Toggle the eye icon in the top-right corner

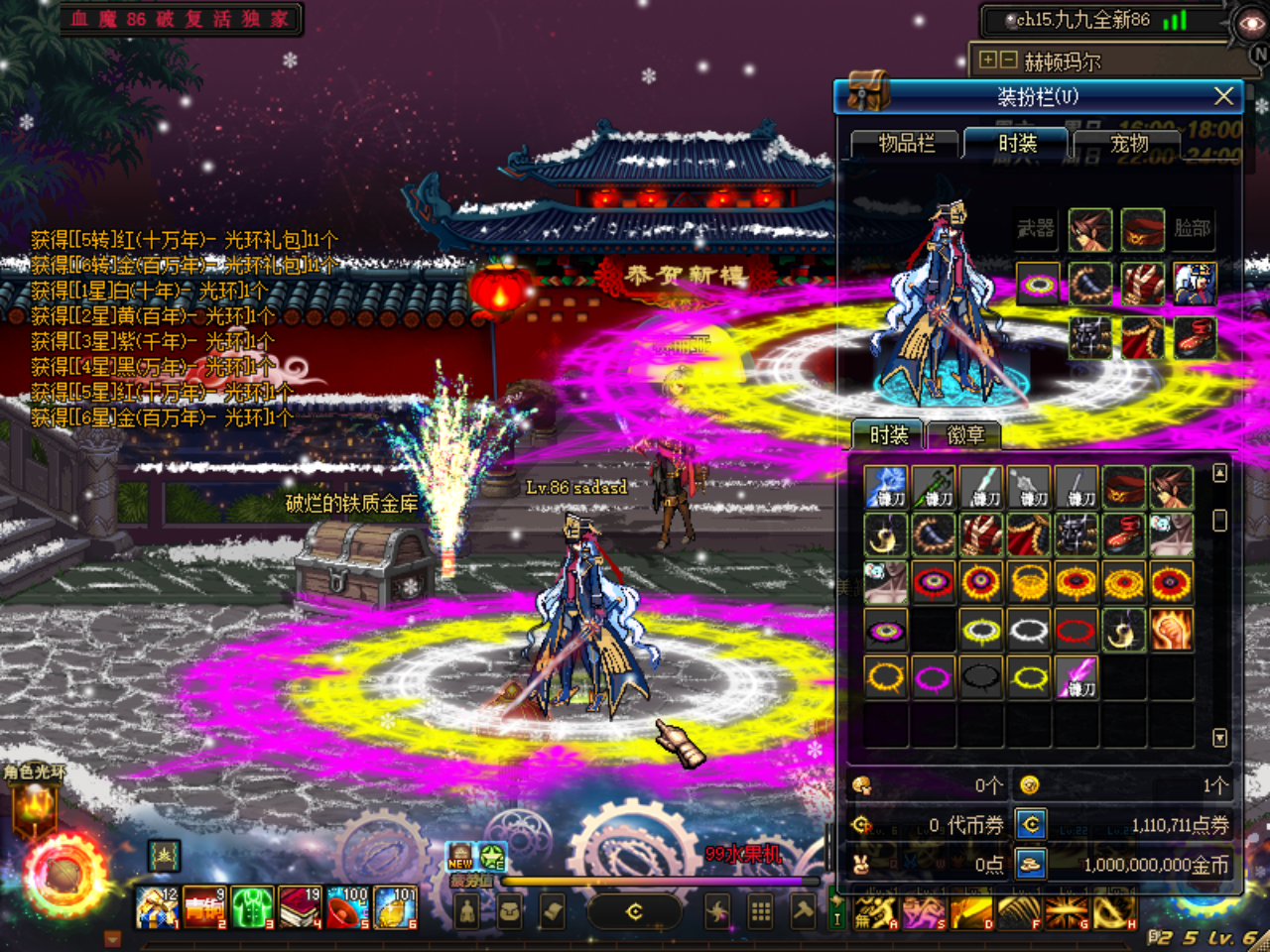(x=1251, y=23)
